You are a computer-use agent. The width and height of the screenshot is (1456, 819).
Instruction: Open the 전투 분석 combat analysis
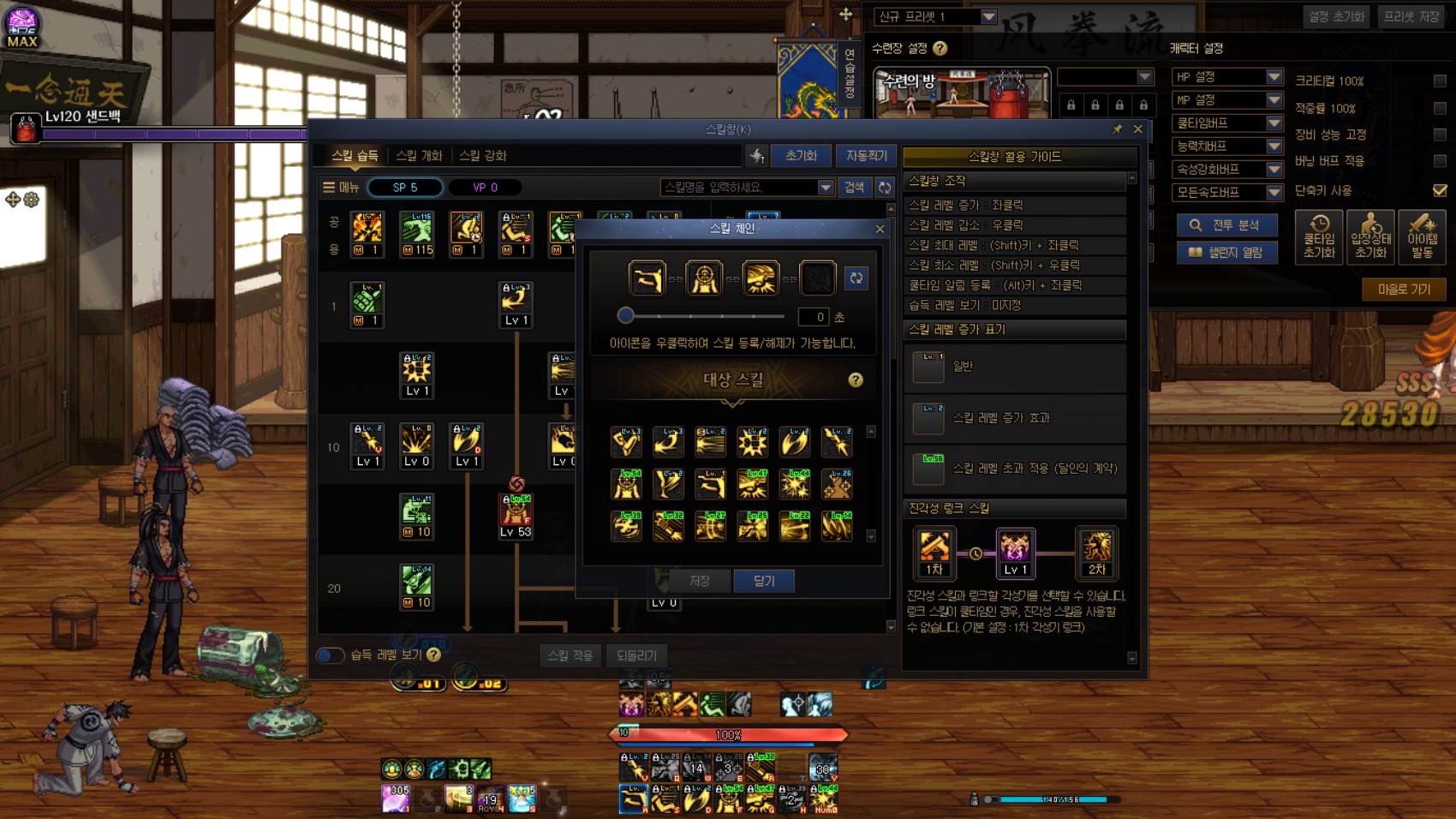1226,224
